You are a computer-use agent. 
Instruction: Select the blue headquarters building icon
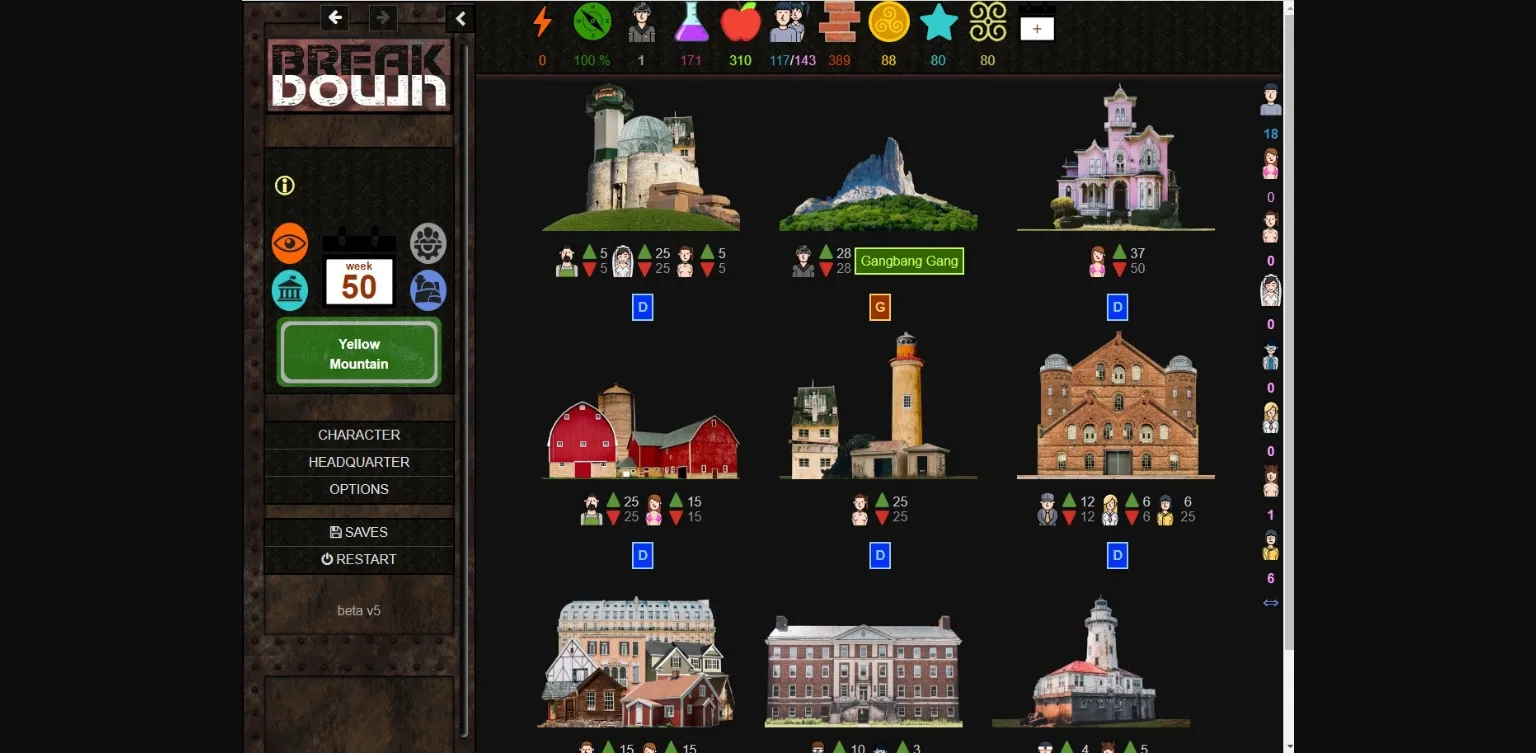428,290
